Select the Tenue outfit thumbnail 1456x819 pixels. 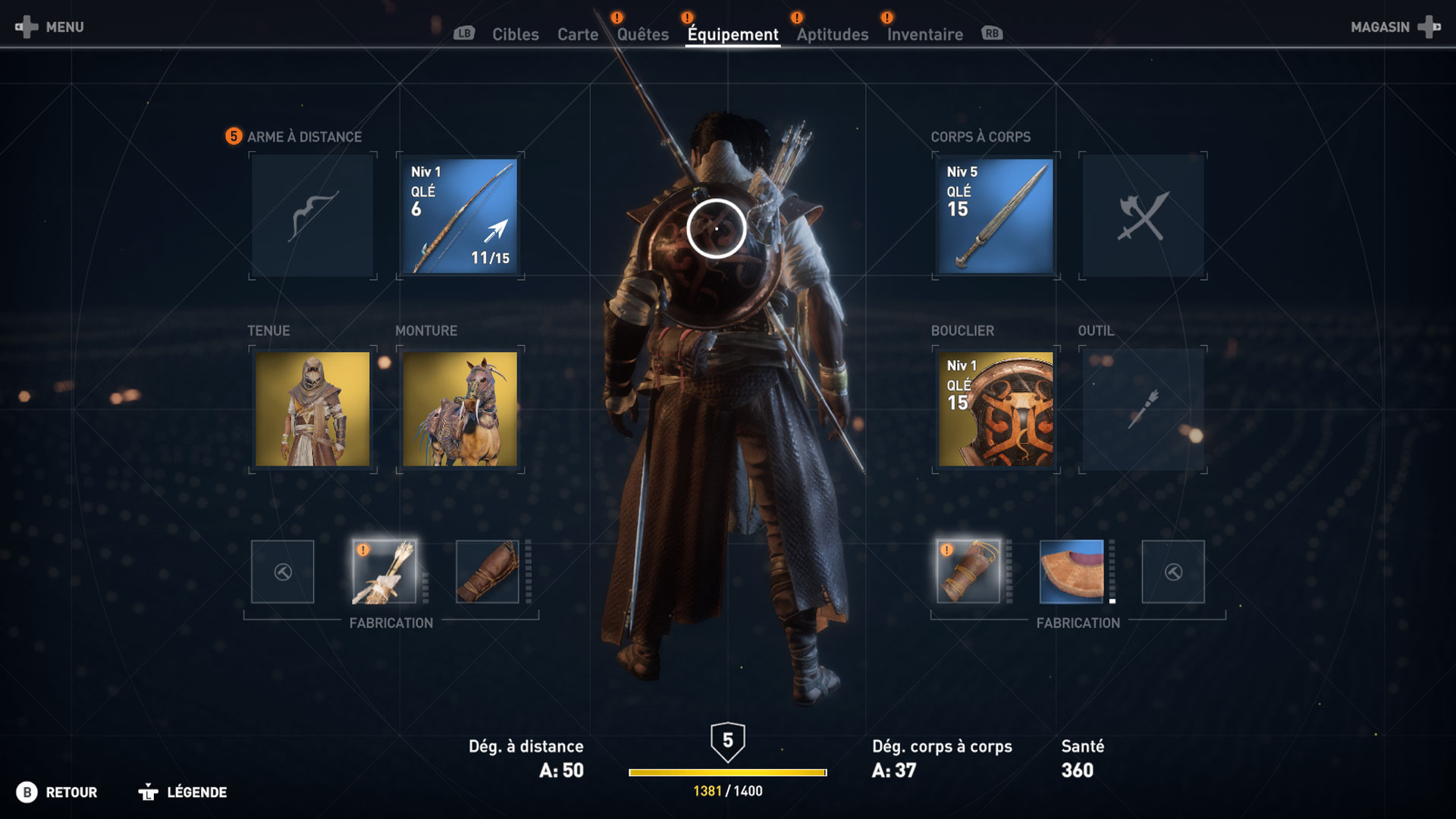[312, 408]
